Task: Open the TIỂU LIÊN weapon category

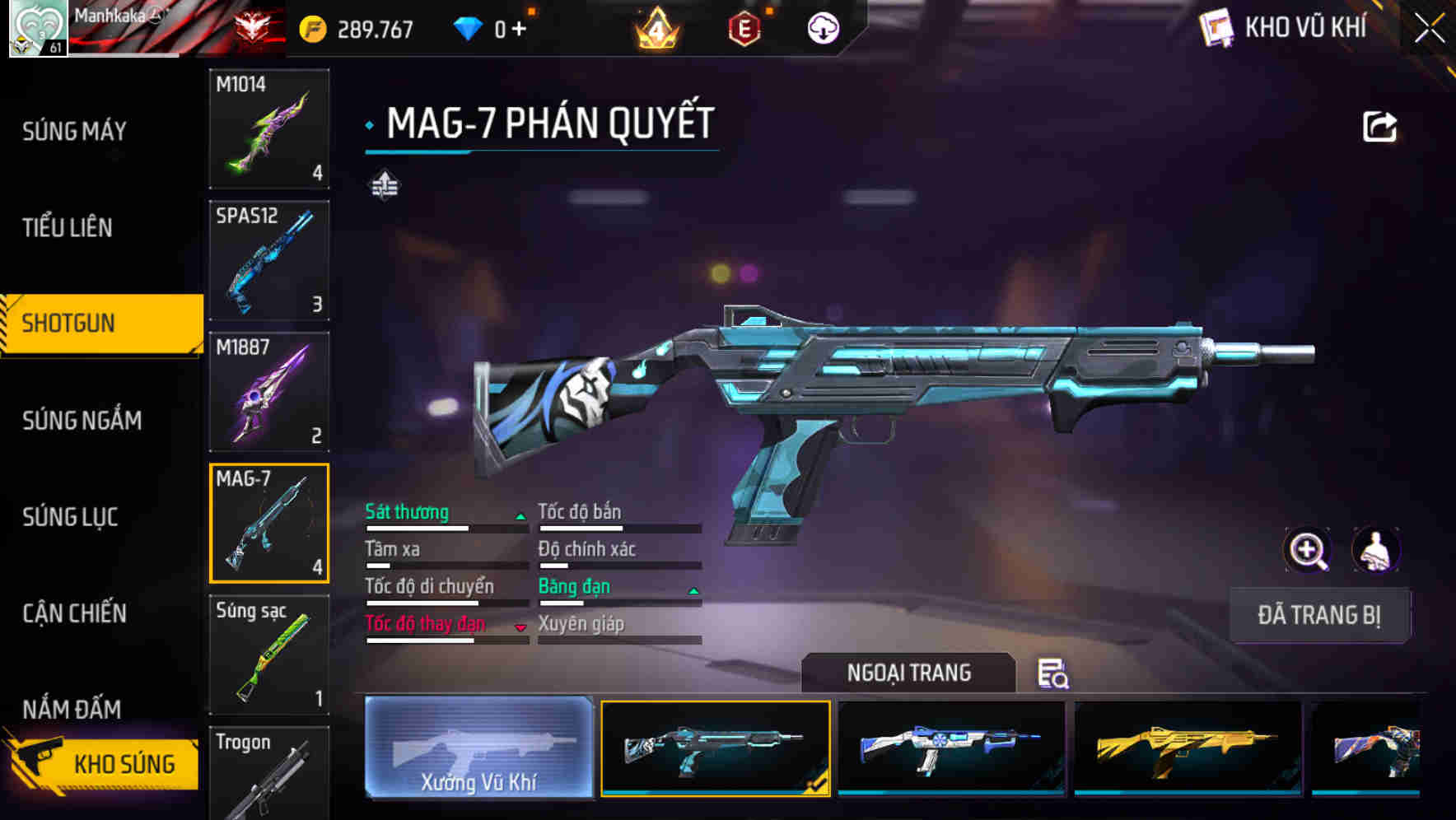Action: click(68, 227)
